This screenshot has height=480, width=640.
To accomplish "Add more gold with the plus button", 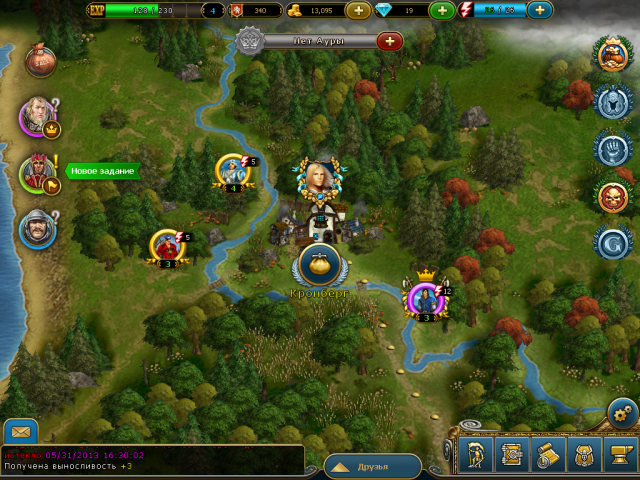I will (x=357, y=10).
